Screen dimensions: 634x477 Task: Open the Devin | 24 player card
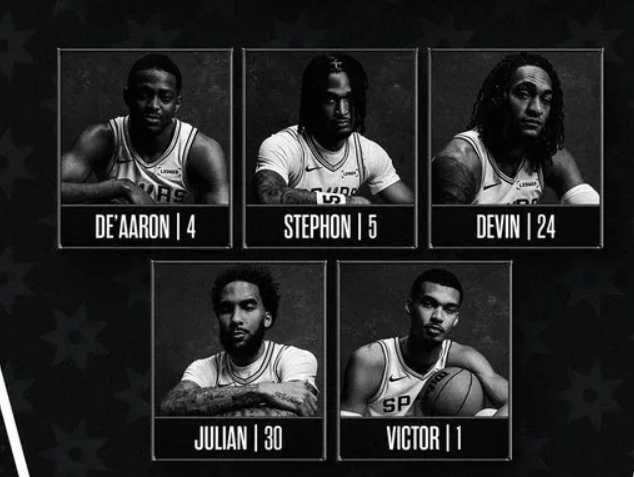516,148
